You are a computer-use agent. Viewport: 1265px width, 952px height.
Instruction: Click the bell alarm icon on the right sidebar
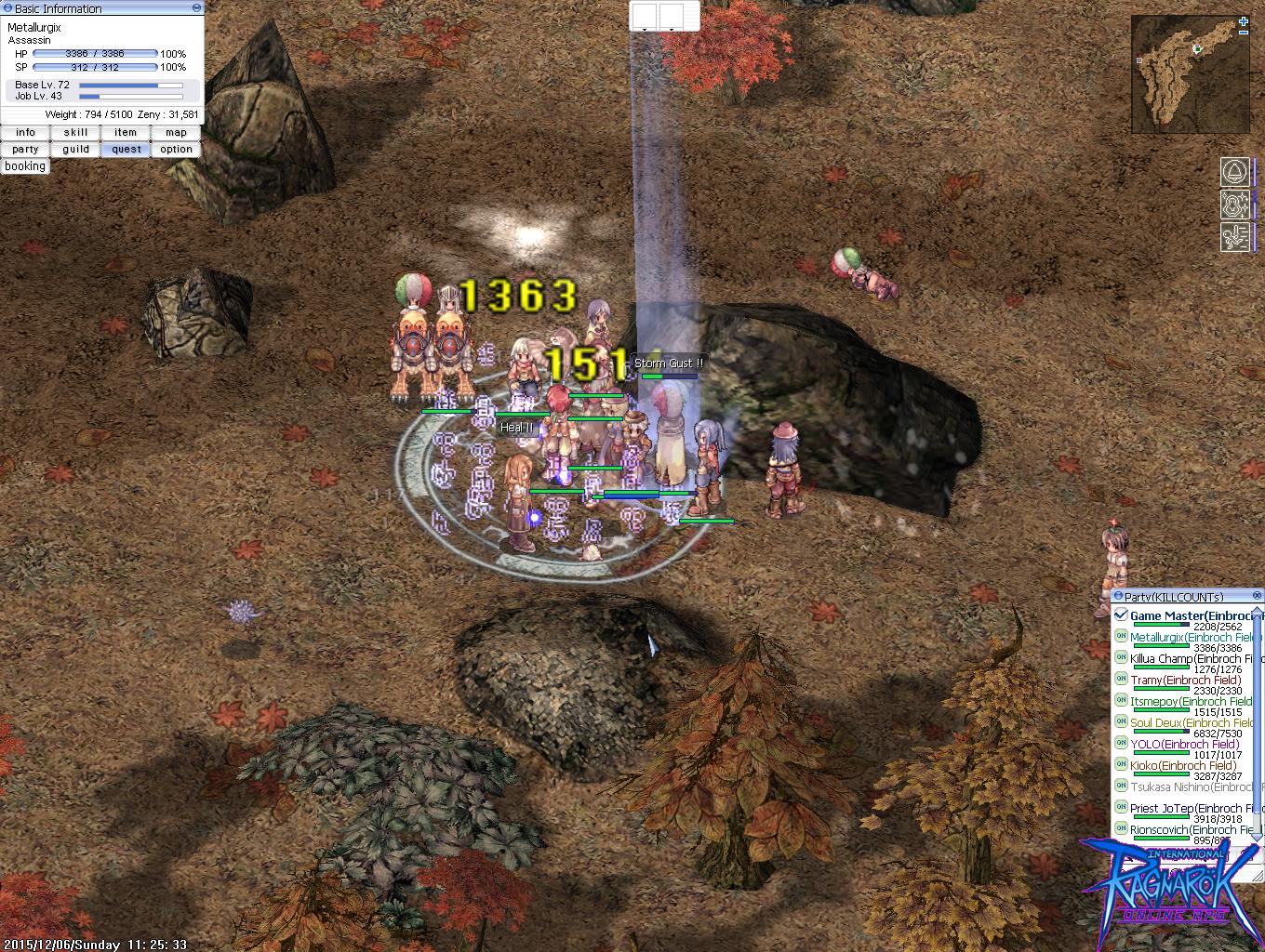tap(1233, 169)
